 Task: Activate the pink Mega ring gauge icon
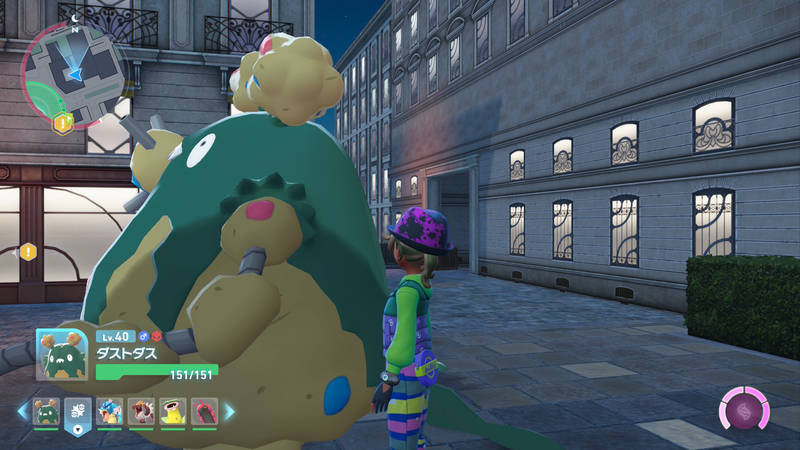tap(743, 411)
